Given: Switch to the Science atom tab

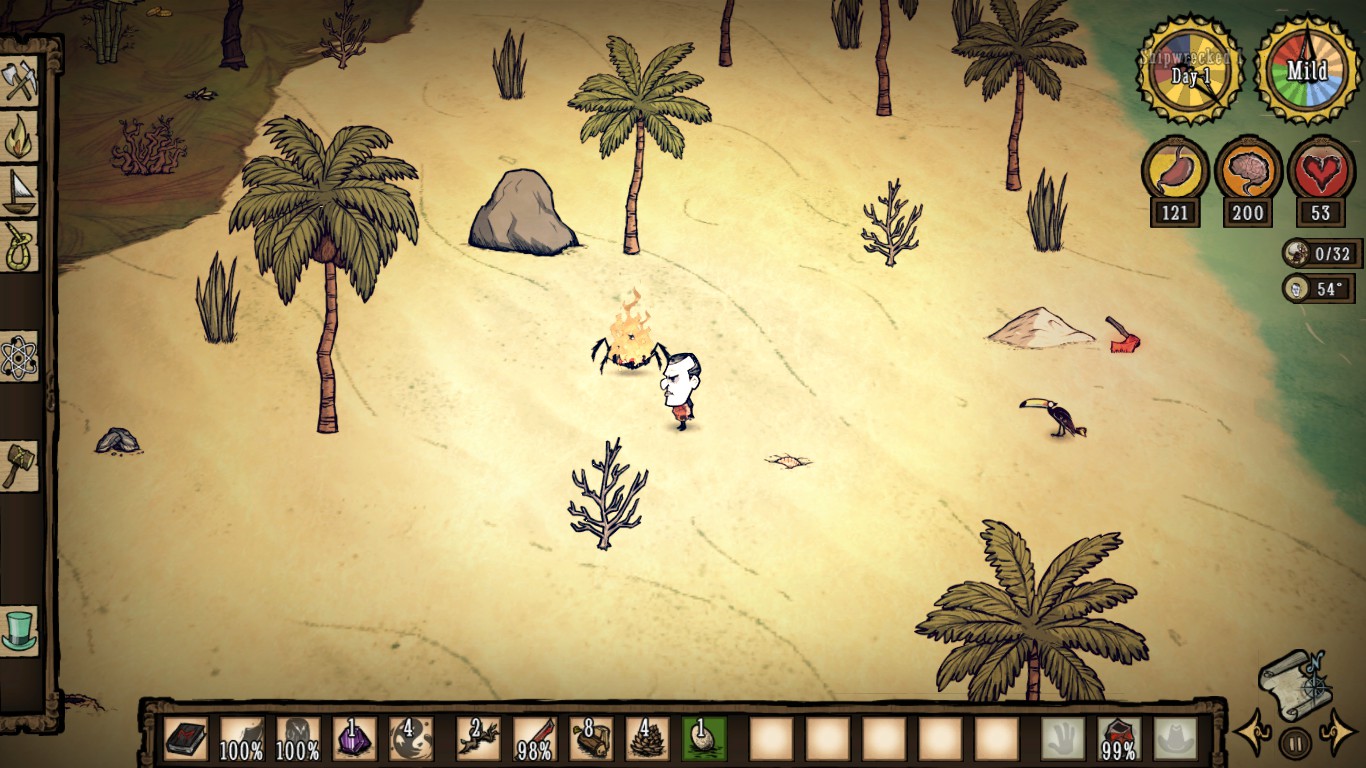Looking at the screenshot, I should [19, 357].
